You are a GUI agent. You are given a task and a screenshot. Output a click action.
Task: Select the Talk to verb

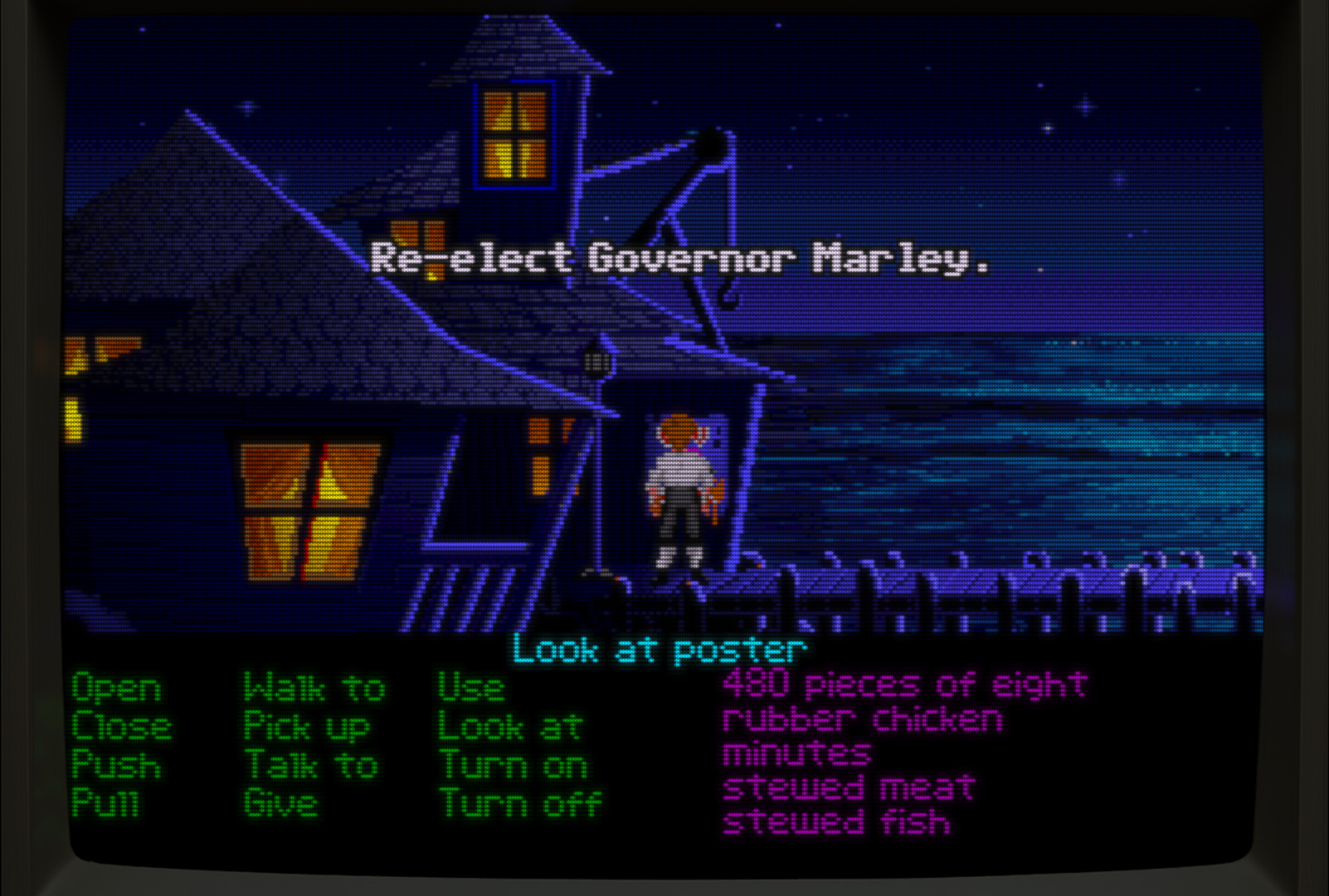[311, 765]
